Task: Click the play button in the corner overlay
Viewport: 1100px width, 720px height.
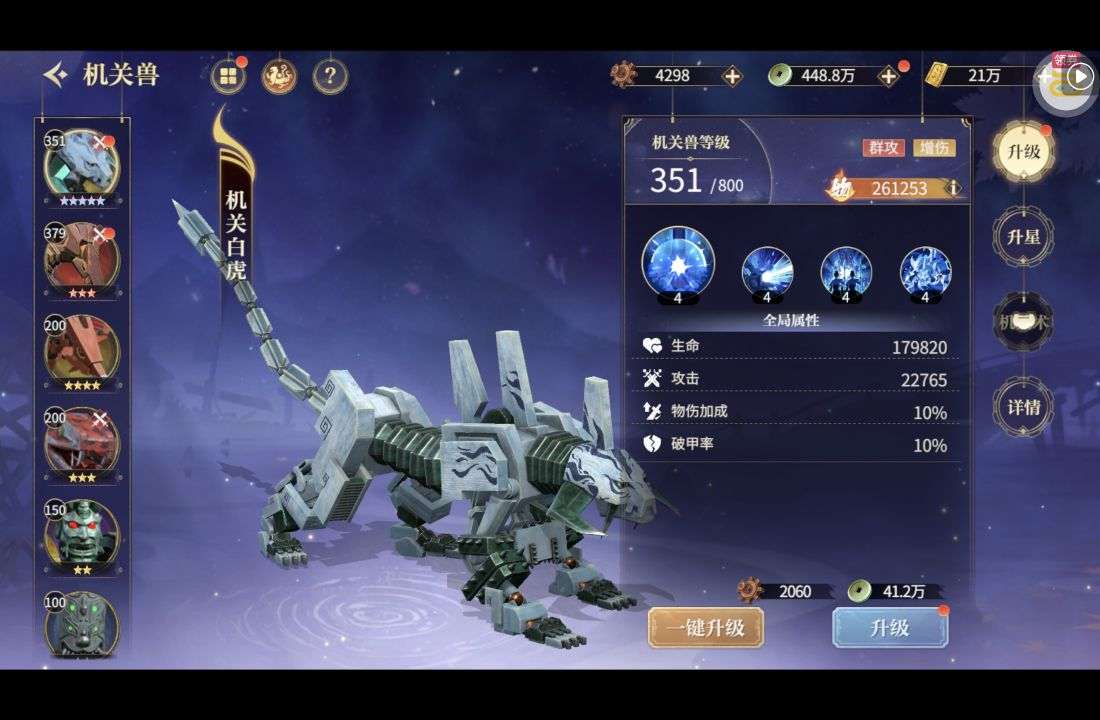Action: tap(1080, 75)
